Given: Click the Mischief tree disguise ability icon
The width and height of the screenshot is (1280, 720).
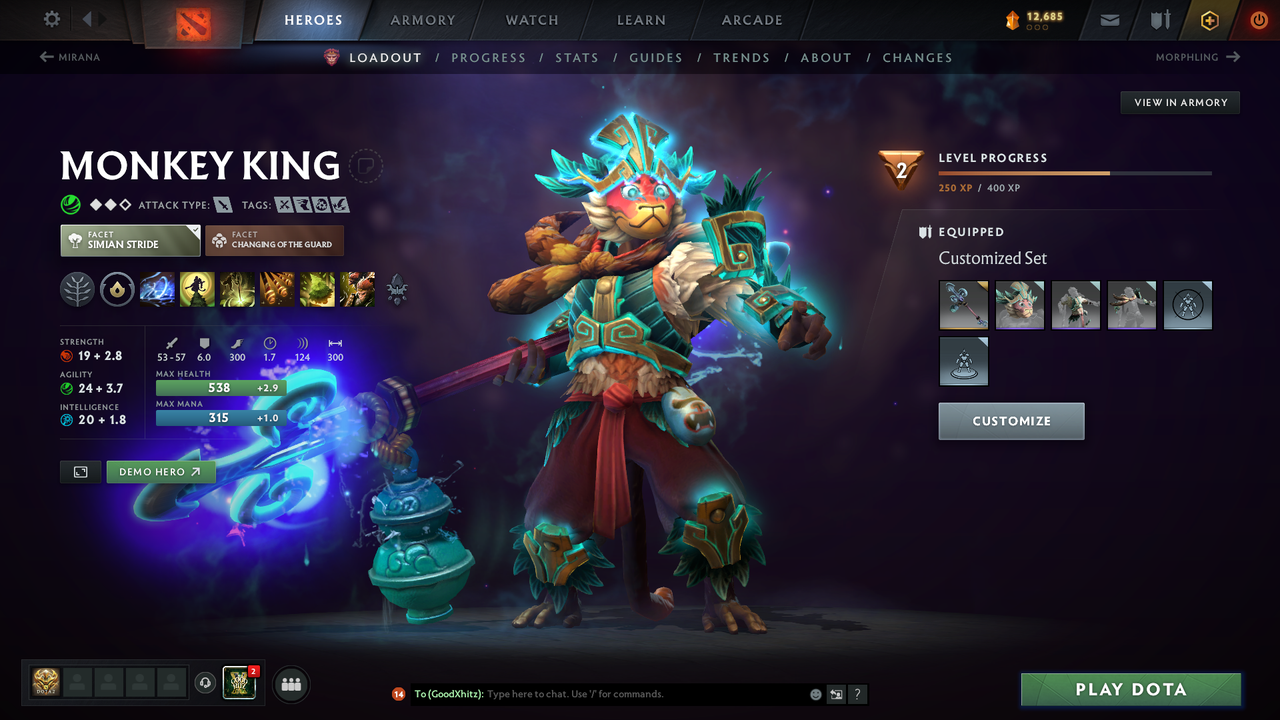Looking at the screenshot, I should click(x=317, y=289).
